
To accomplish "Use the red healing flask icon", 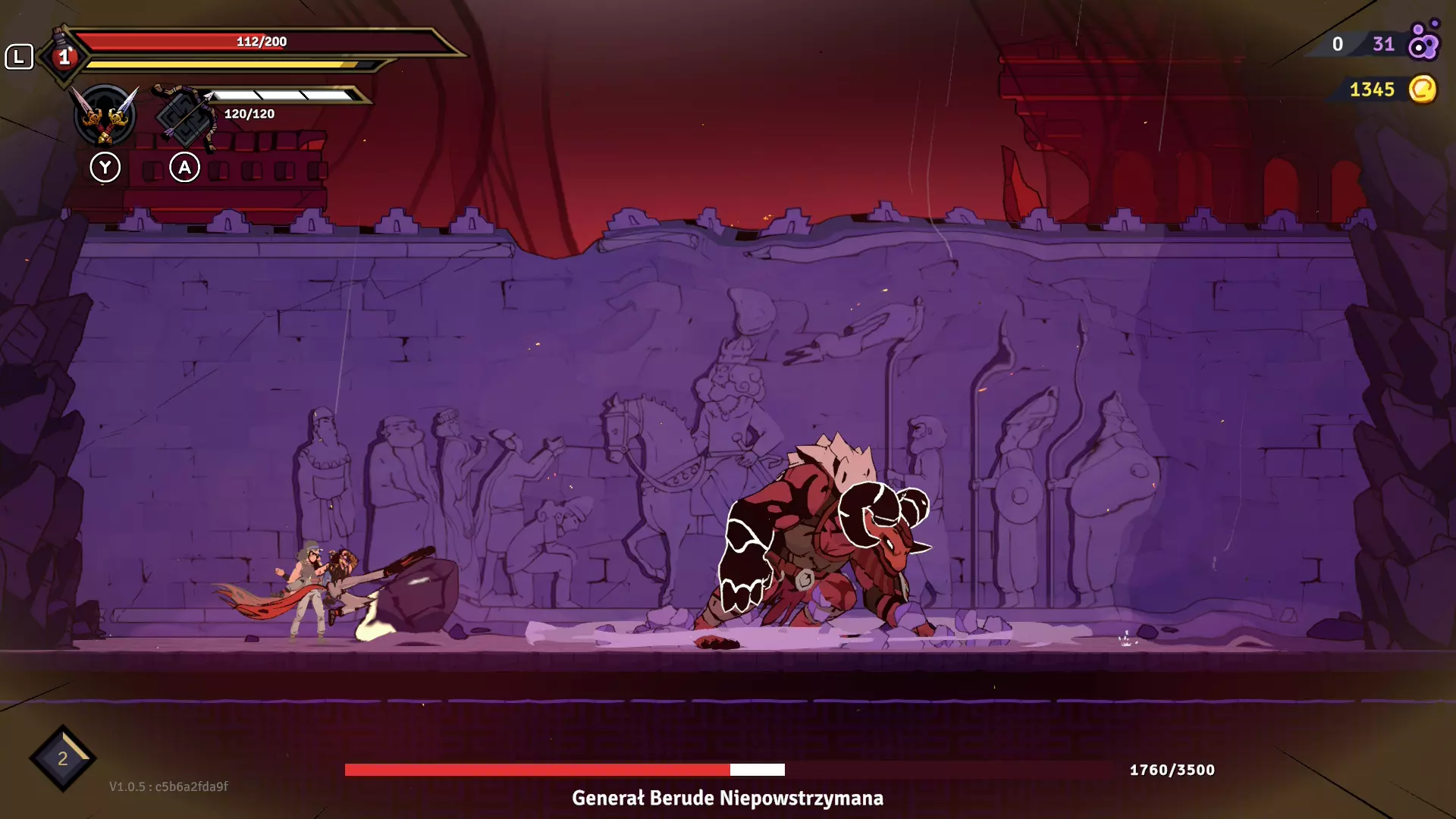I will tap(64, 55).
